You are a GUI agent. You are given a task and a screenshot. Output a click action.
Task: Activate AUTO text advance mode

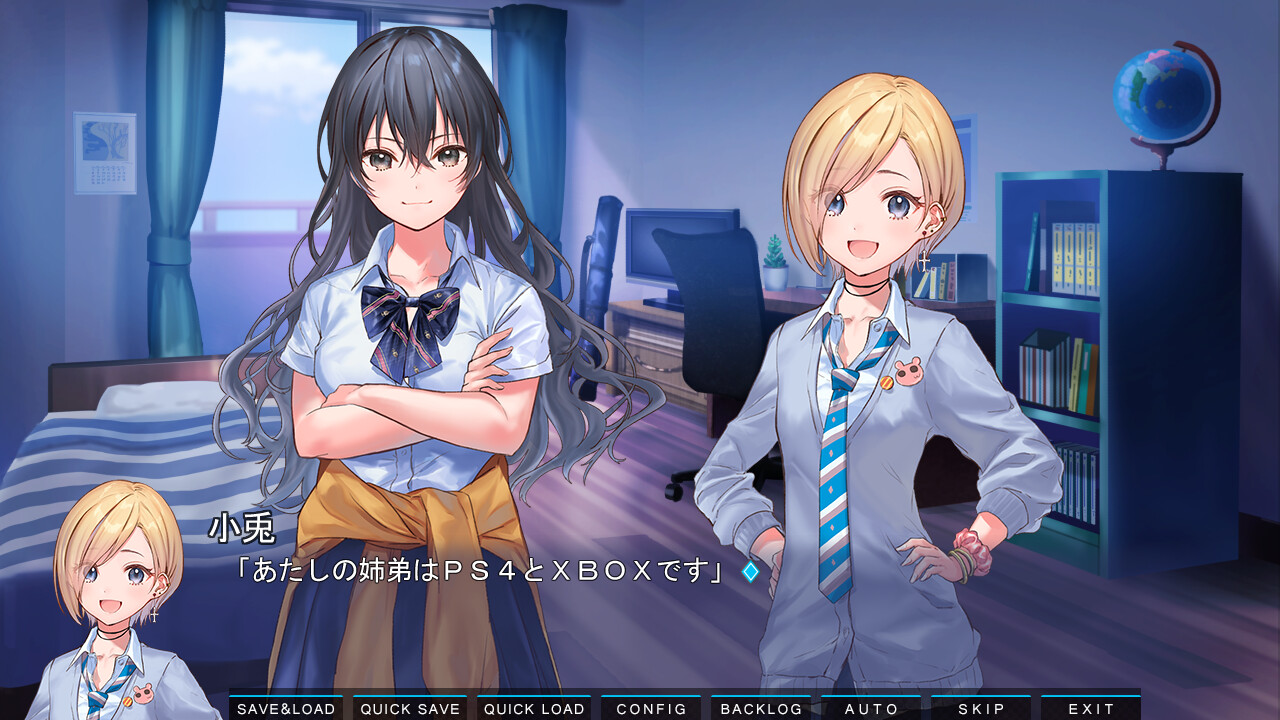pos(871,708)
